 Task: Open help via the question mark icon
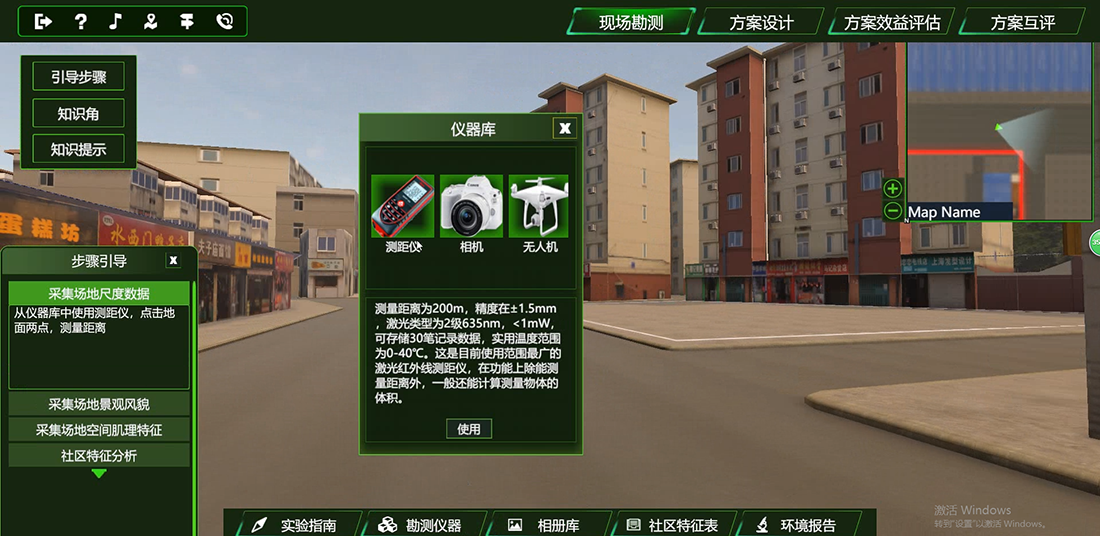tap(81, 21)
